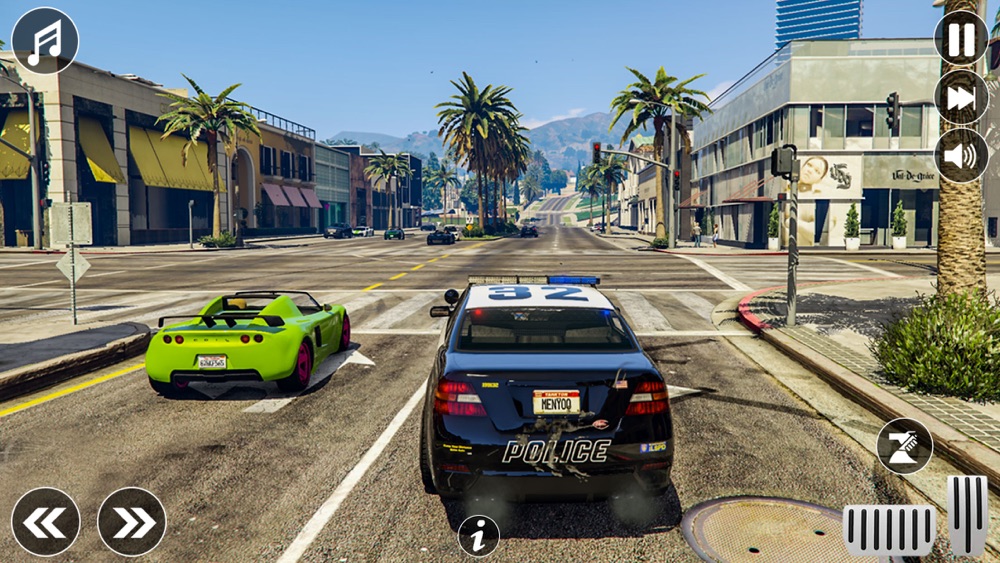Toggle the speaker sound button
Screen dimensions: 1000x563
961,155
